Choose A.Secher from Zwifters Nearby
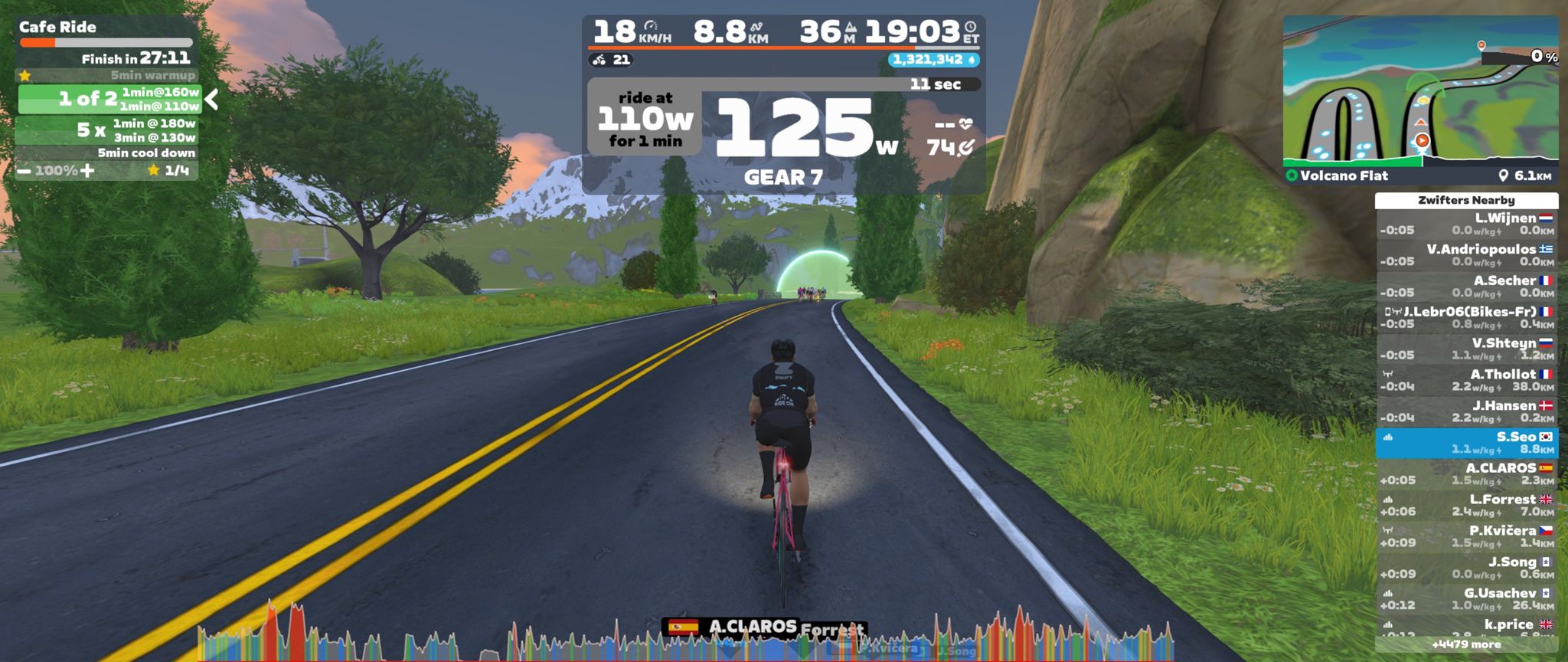This screenshot has width=1568, height=662. [x=1466, y=287]
